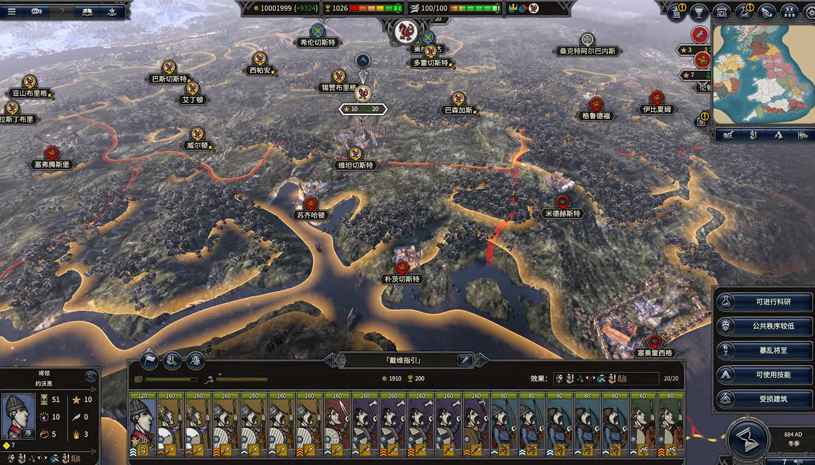Open the goblet icon in the top bar
The width and height of the screenshot is (815, 465).
tap(699, 11)
